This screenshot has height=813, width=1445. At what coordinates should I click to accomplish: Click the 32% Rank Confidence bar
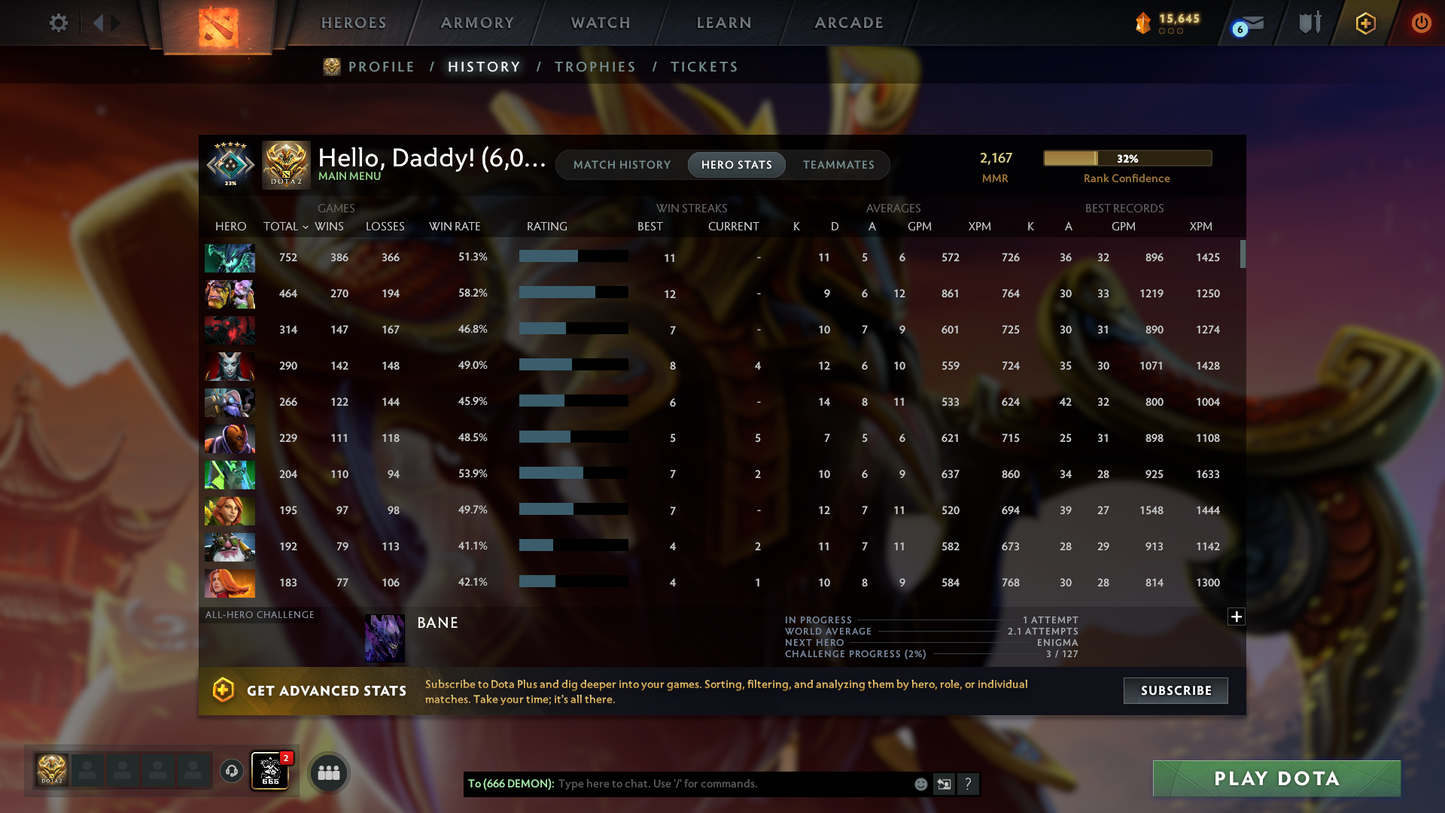1127,158
